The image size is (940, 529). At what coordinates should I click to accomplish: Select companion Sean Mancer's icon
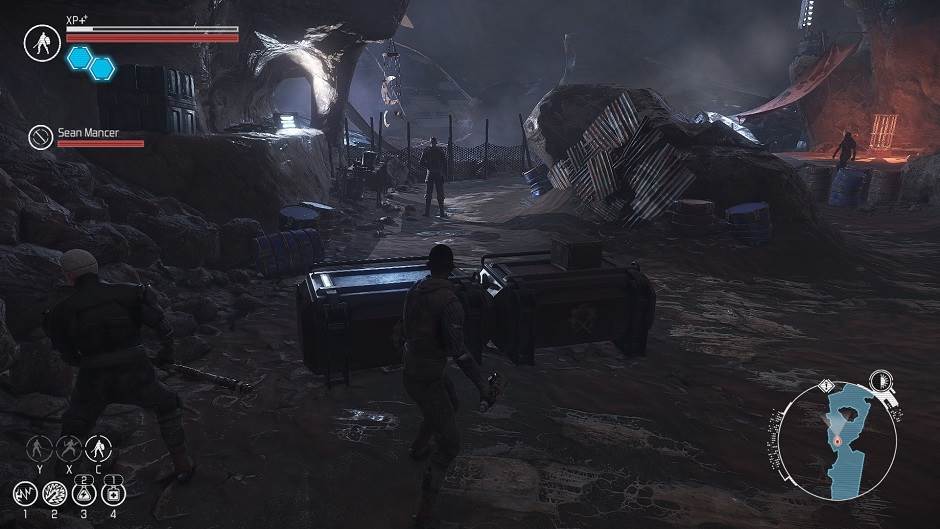pos(42,137)
